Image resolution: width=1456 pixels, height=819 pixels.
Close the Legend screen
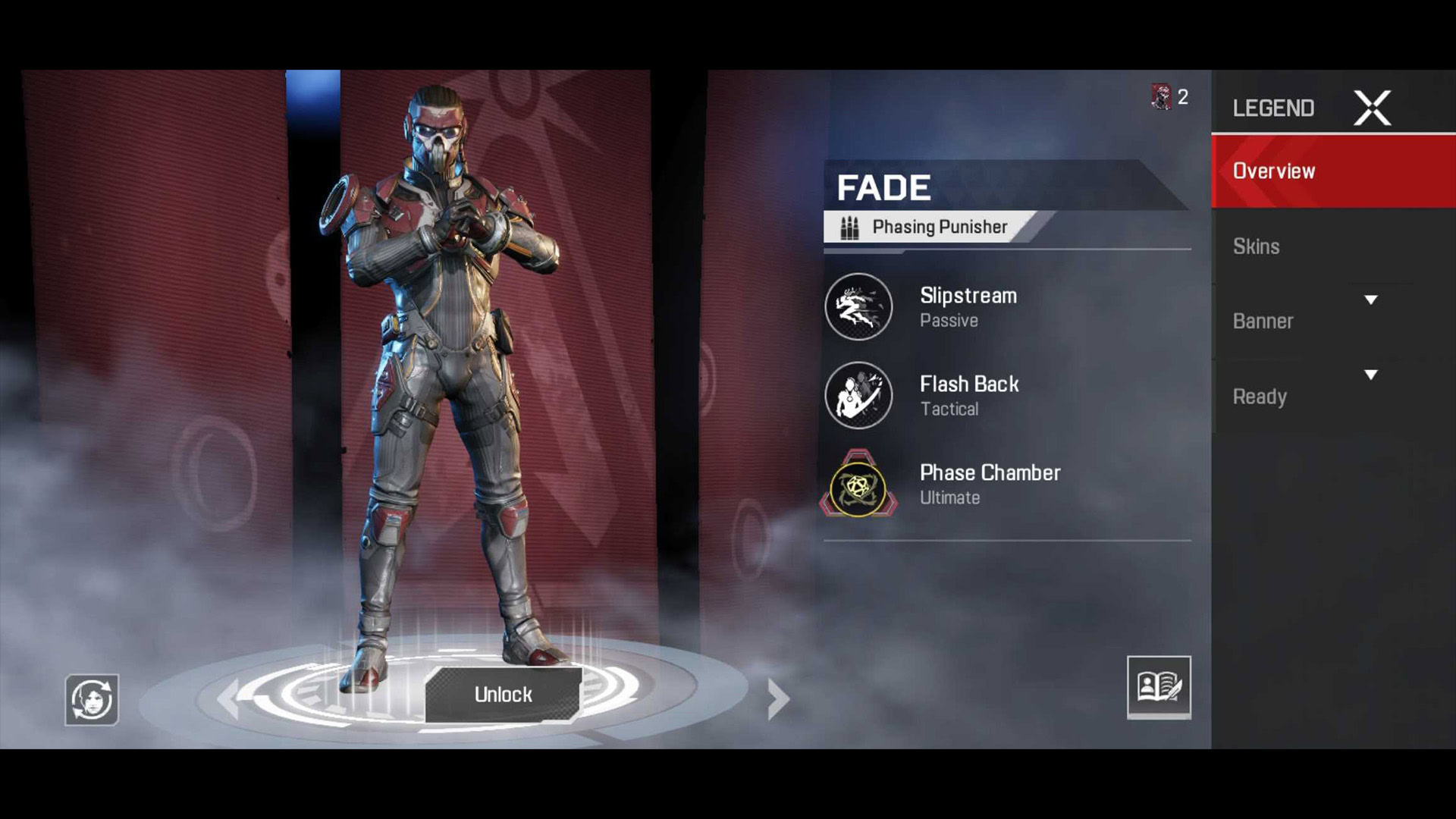coord(1372,108)
